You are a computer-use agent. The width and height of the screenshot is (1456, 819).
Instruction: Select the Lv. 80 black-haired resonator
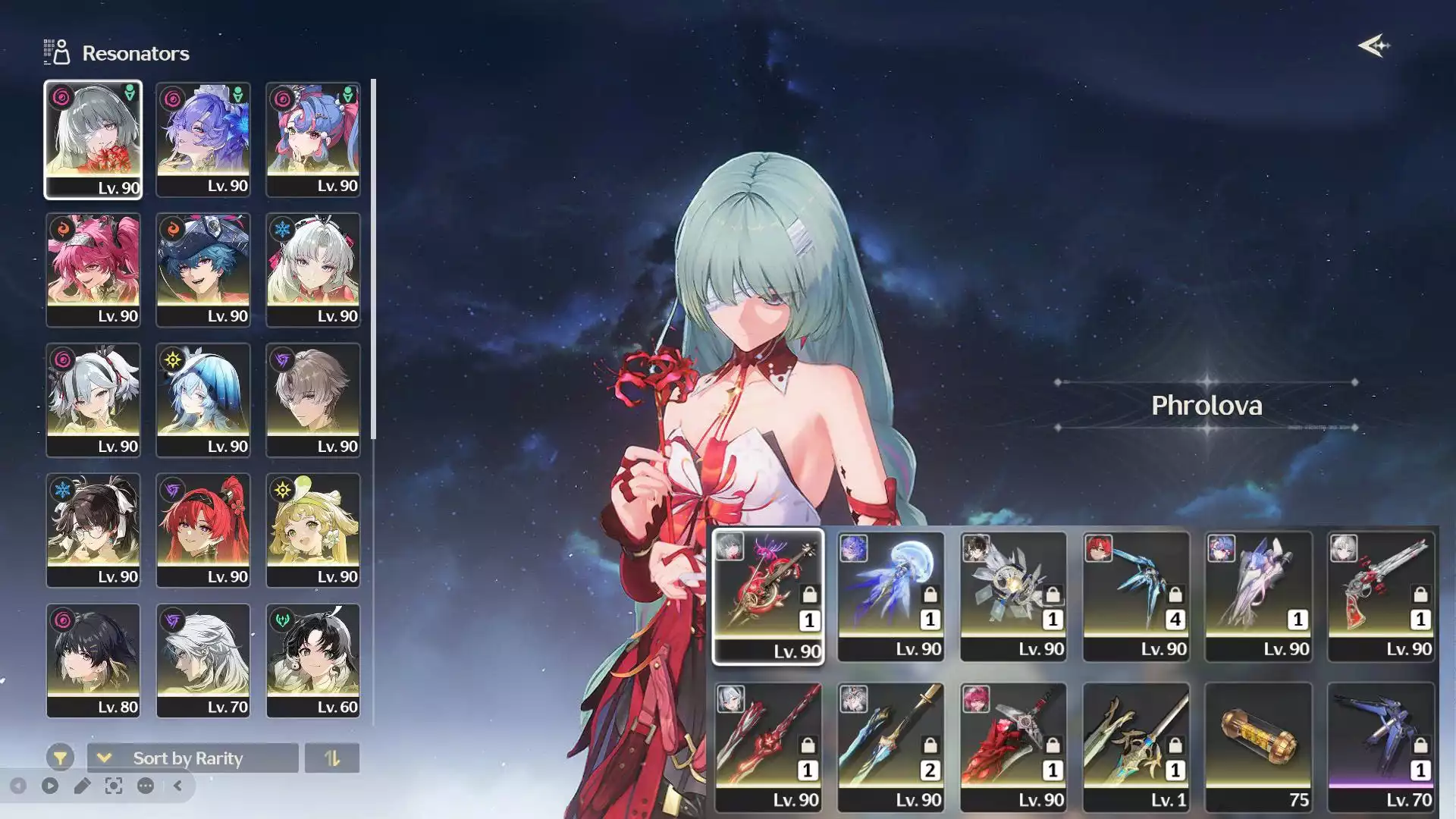pos(93,661)
